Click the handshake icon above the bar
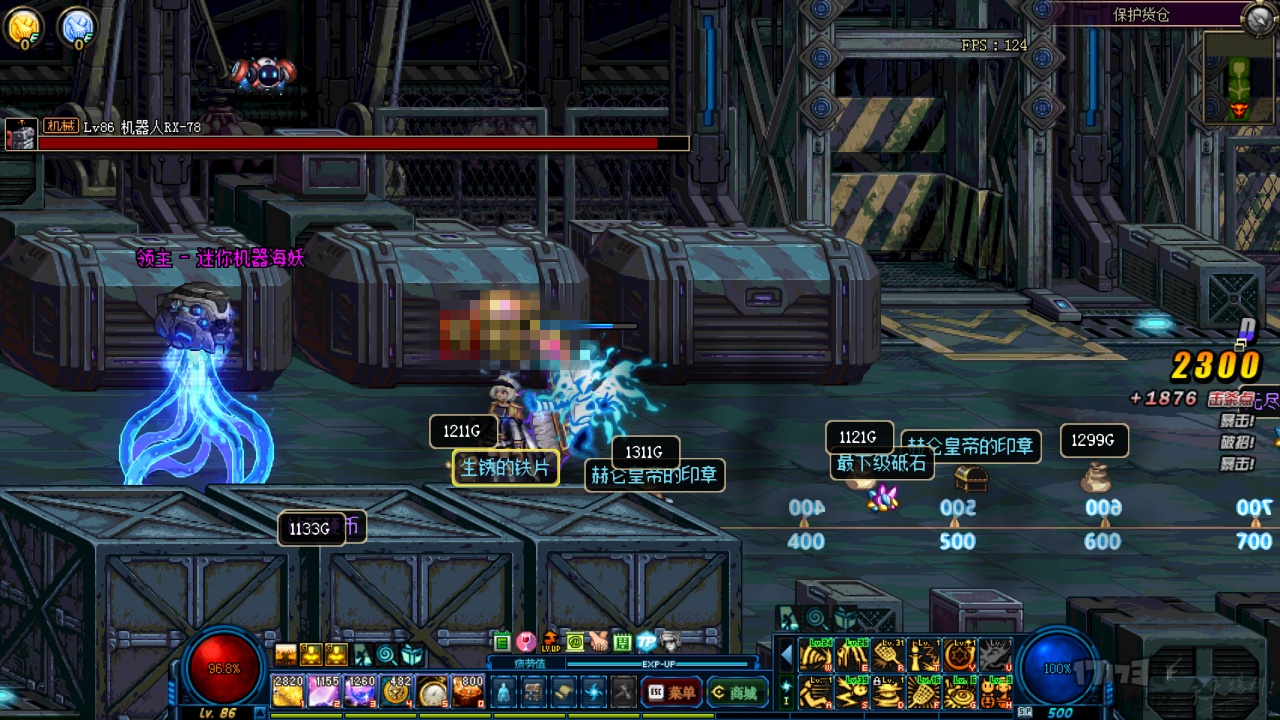 (x=598, y=641)
